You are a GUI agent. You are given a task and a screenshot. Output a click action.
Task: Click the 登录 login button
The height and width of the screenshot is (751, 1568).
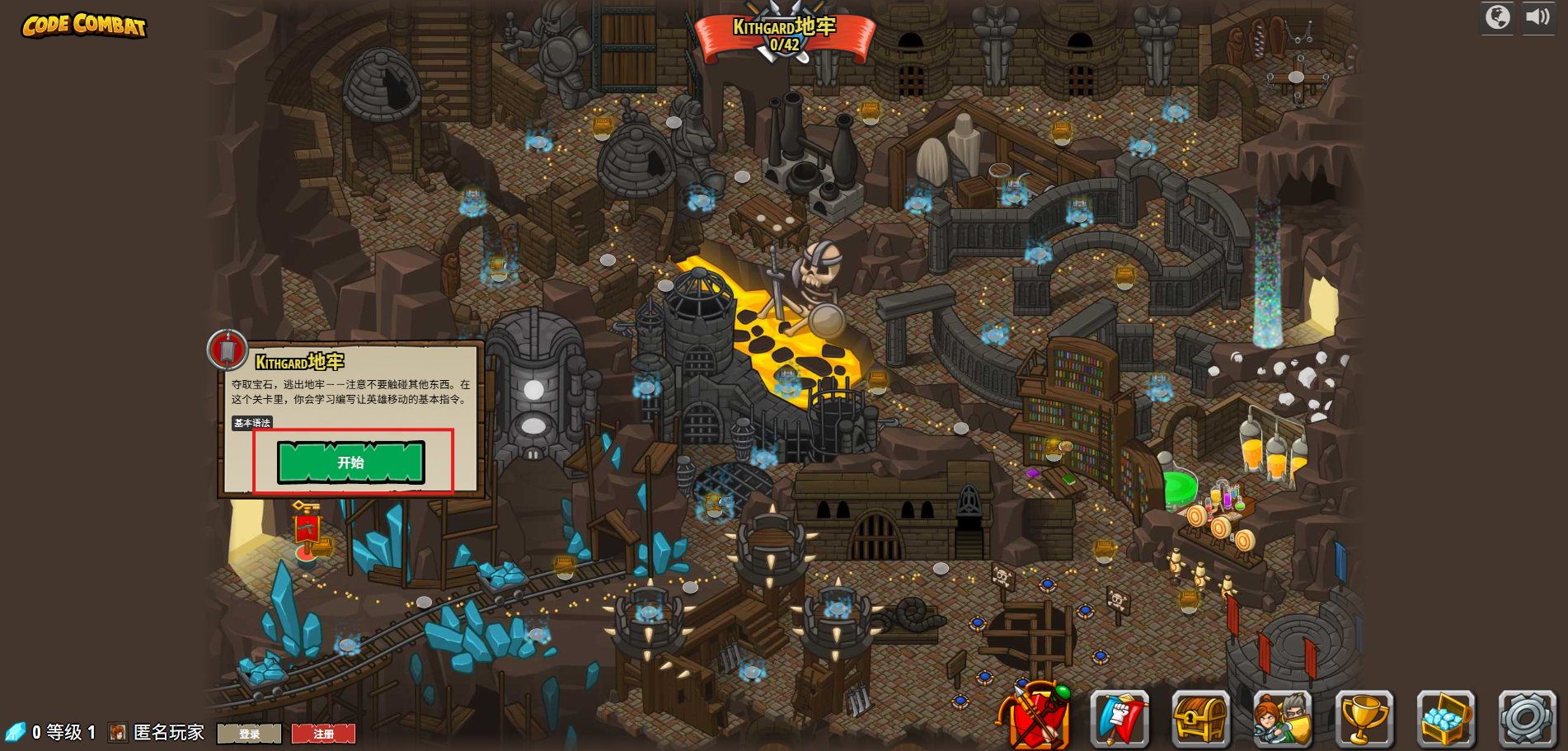pos(249,734)
